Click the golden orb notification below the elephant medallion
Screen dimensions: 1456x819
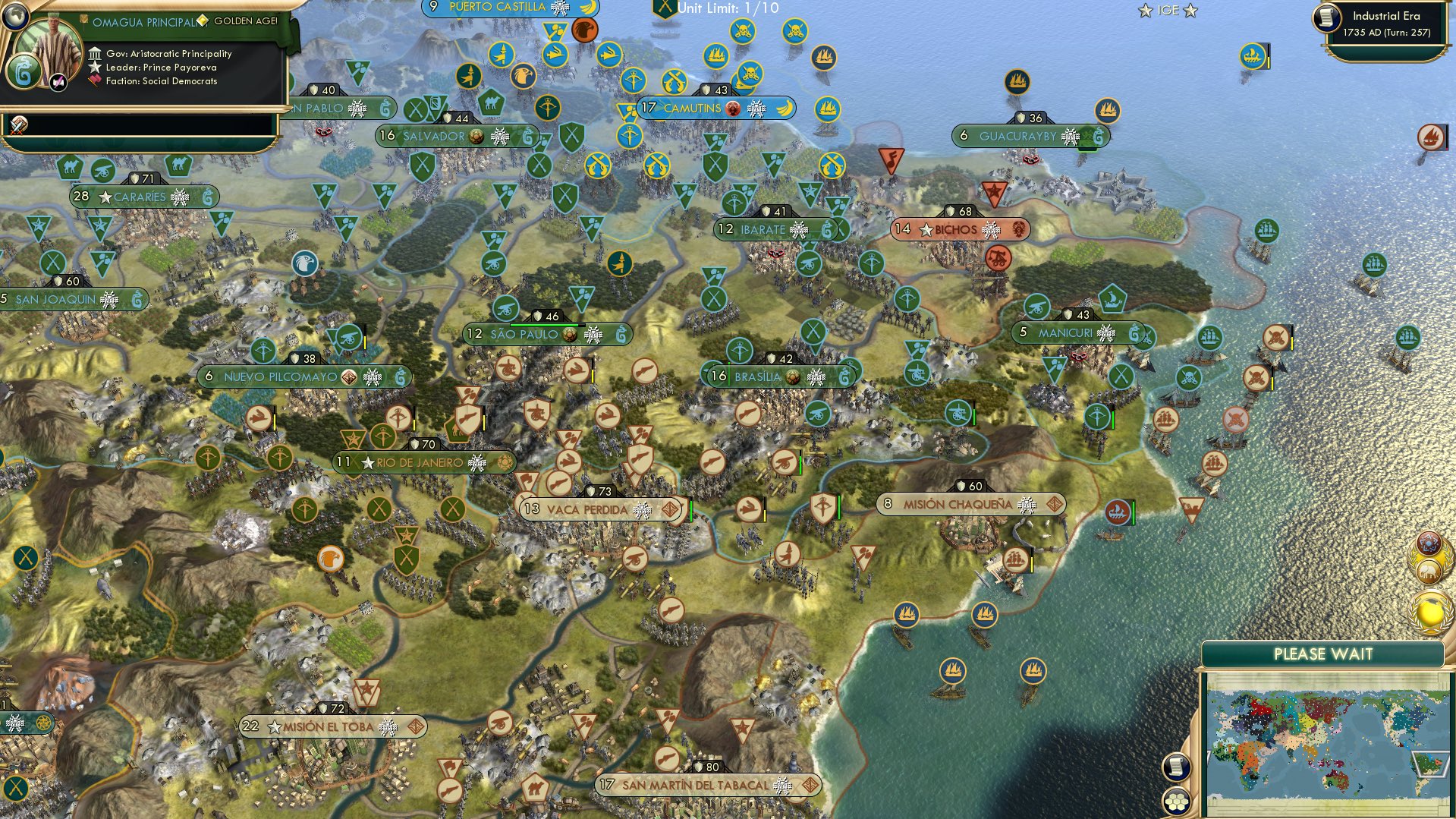coord(1431,612)
